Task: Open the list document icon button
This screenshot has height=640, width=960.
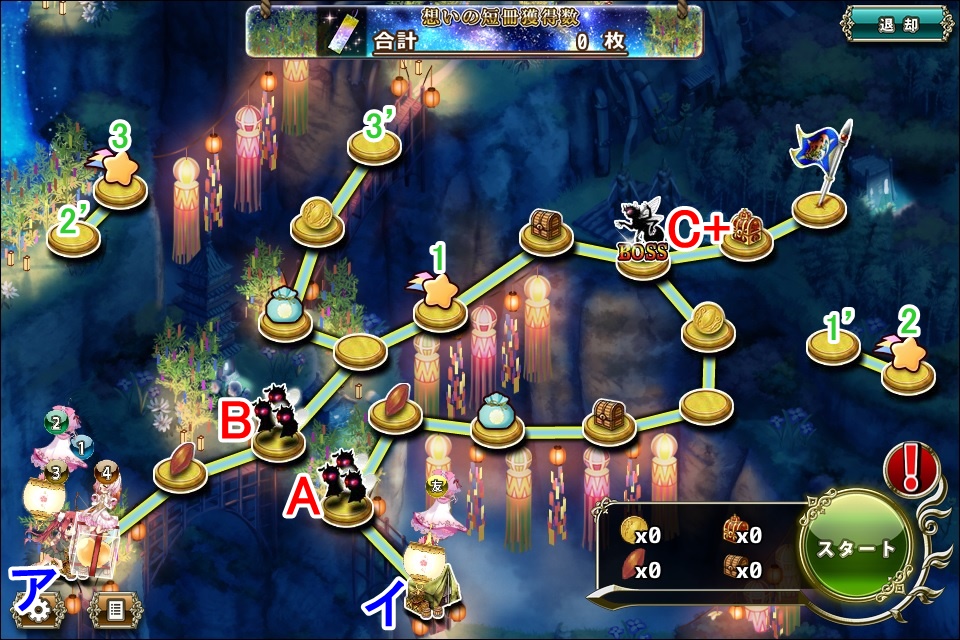Action: click(x=114, y=607)
